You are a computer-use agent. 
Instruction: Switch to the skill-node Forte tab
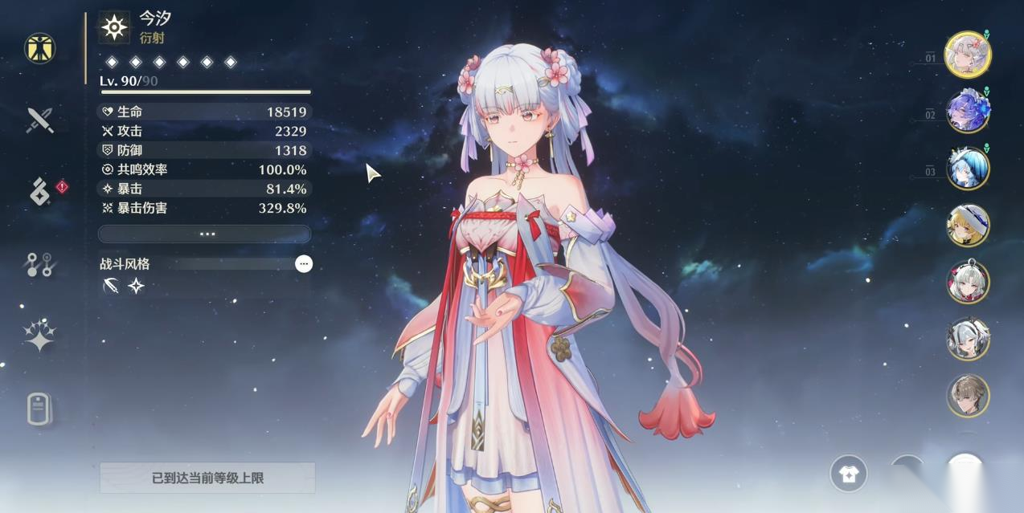point(40,264)
